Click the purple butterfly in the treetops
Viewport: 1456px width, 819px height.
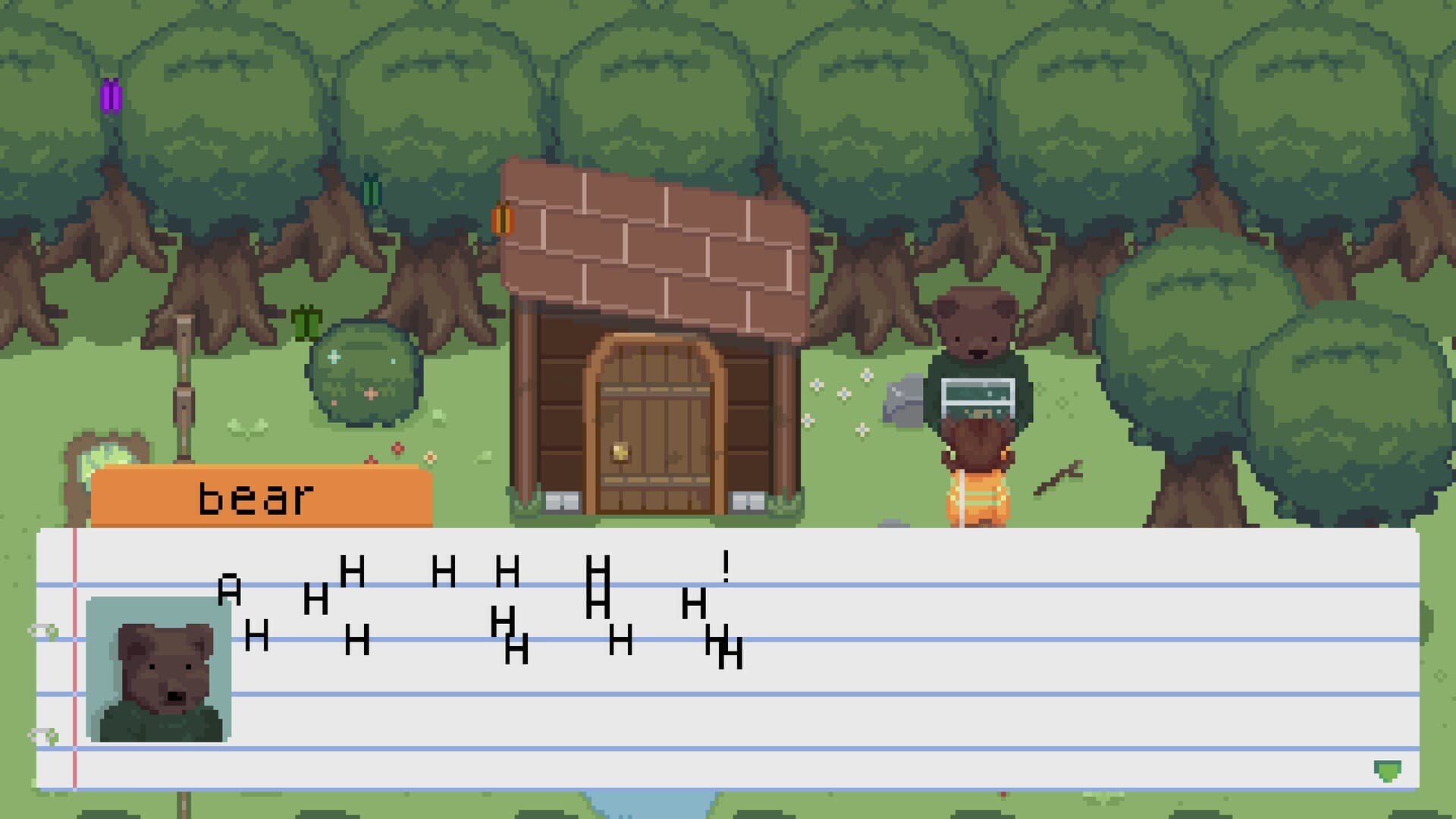pos(112,95)
